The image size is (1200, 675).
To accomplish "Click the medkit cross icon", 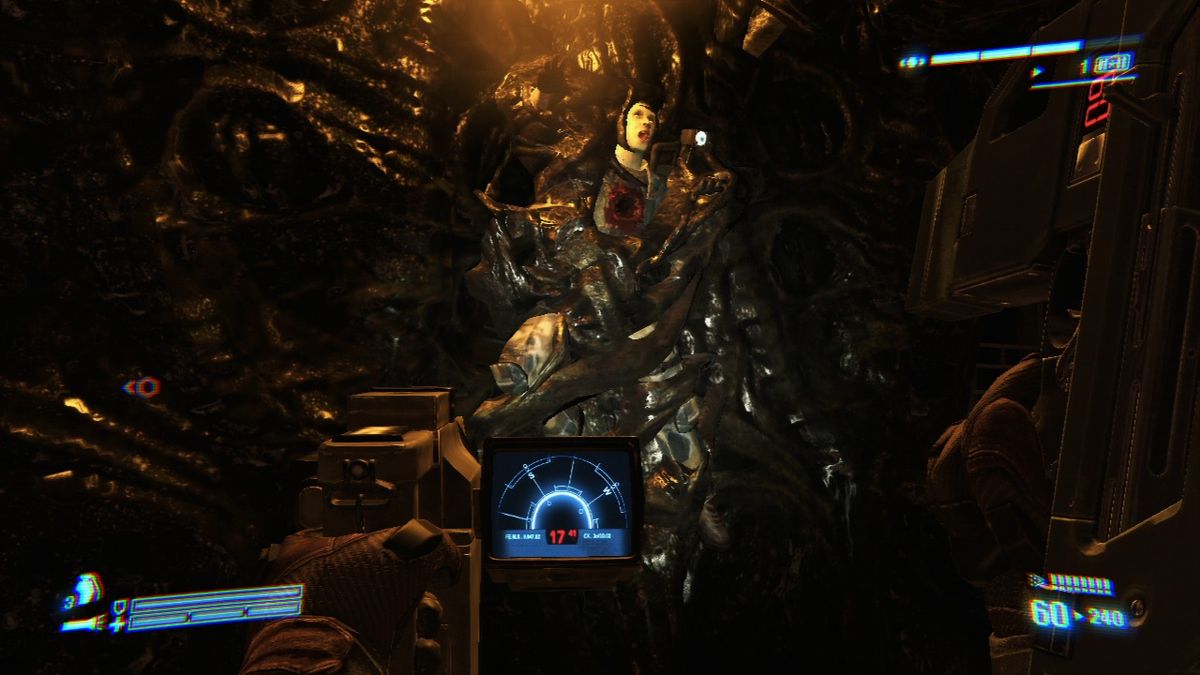I will pyautogui.click(x=120, y=625).
